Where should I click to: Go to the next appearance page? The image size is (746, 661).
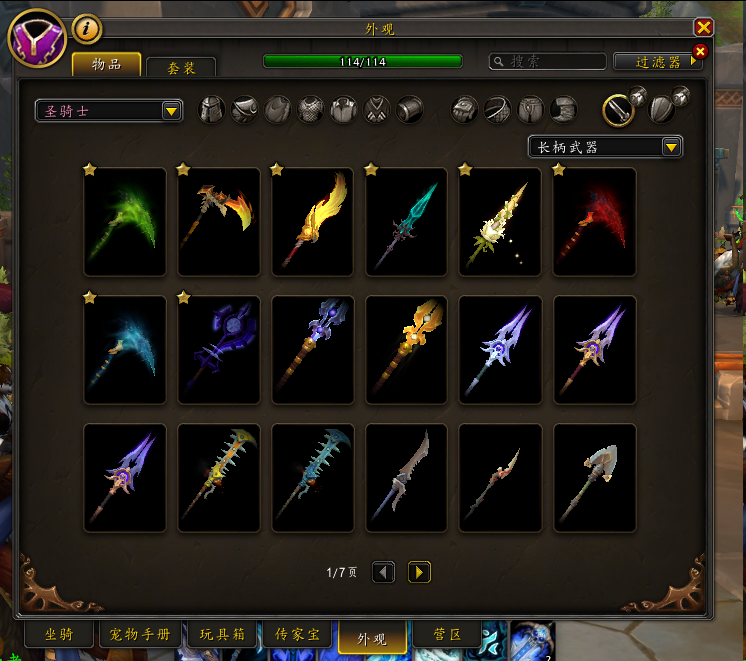coord(420,572)
